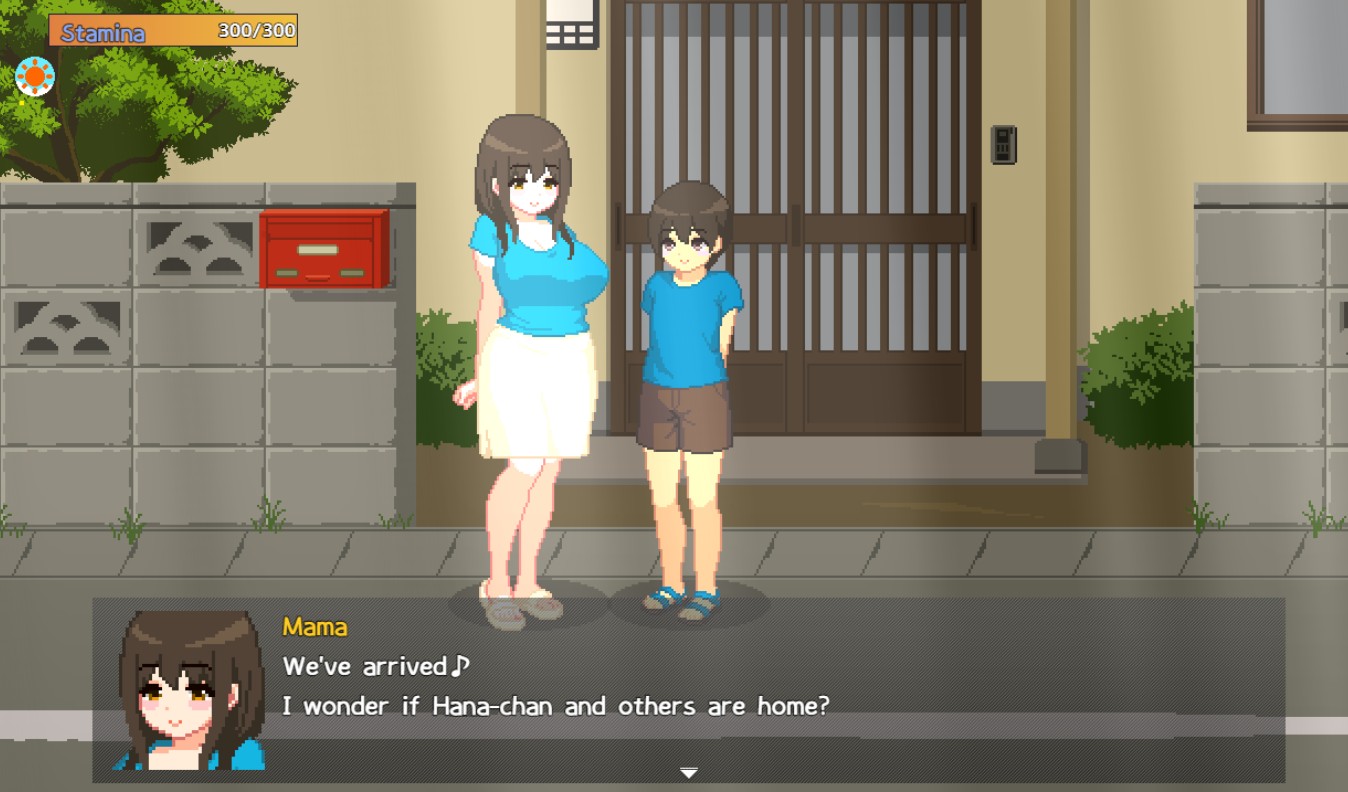Click the line asking about Hana-chan
Image resolution: width=1348 pixels, height=792 pixels.
[553, 706]
